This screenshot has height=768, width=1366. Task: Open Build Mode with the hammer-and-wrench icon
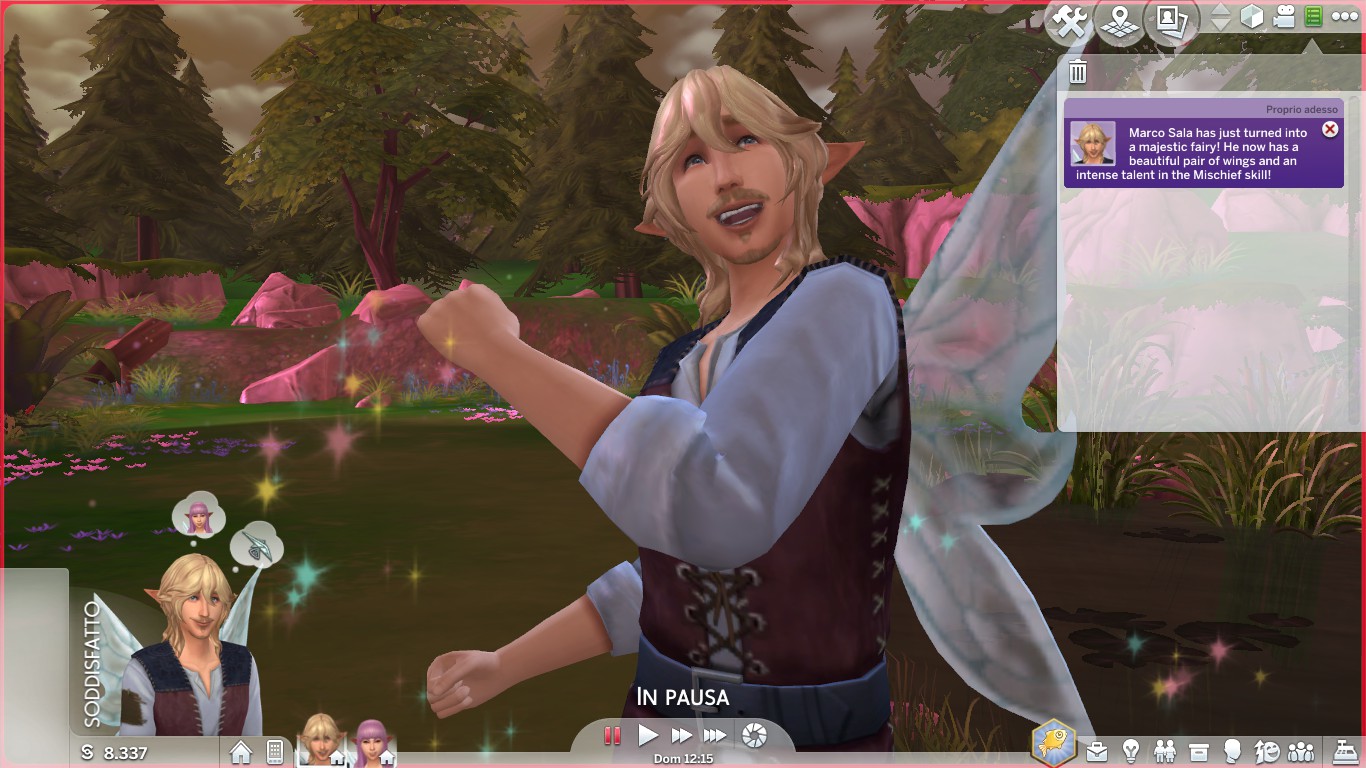1069,21
